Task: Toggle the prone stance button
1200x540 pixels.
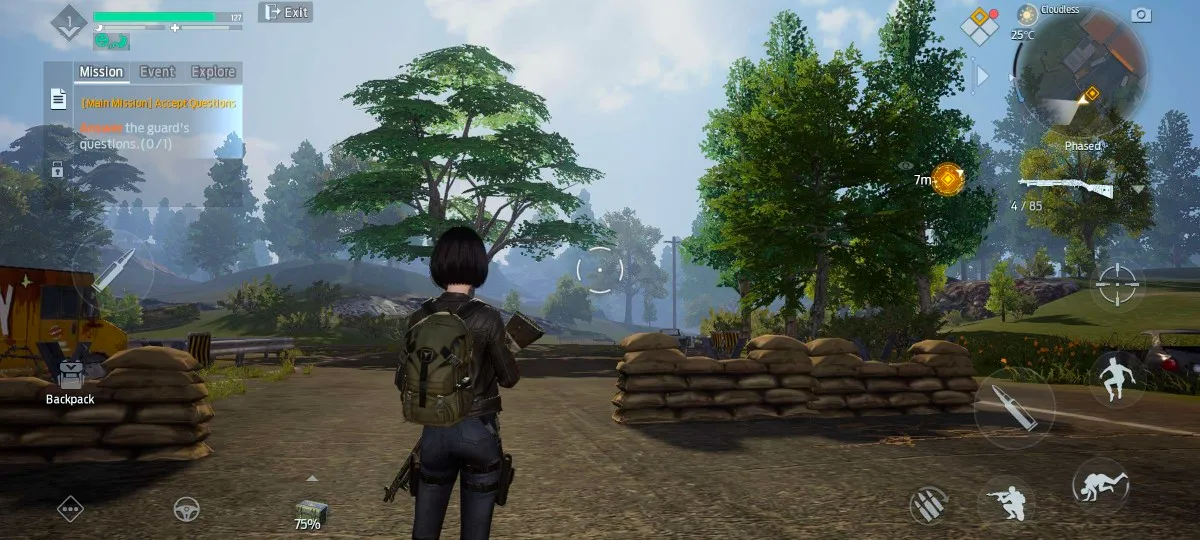Action: pyautogui.click(x=1100, y=486)
